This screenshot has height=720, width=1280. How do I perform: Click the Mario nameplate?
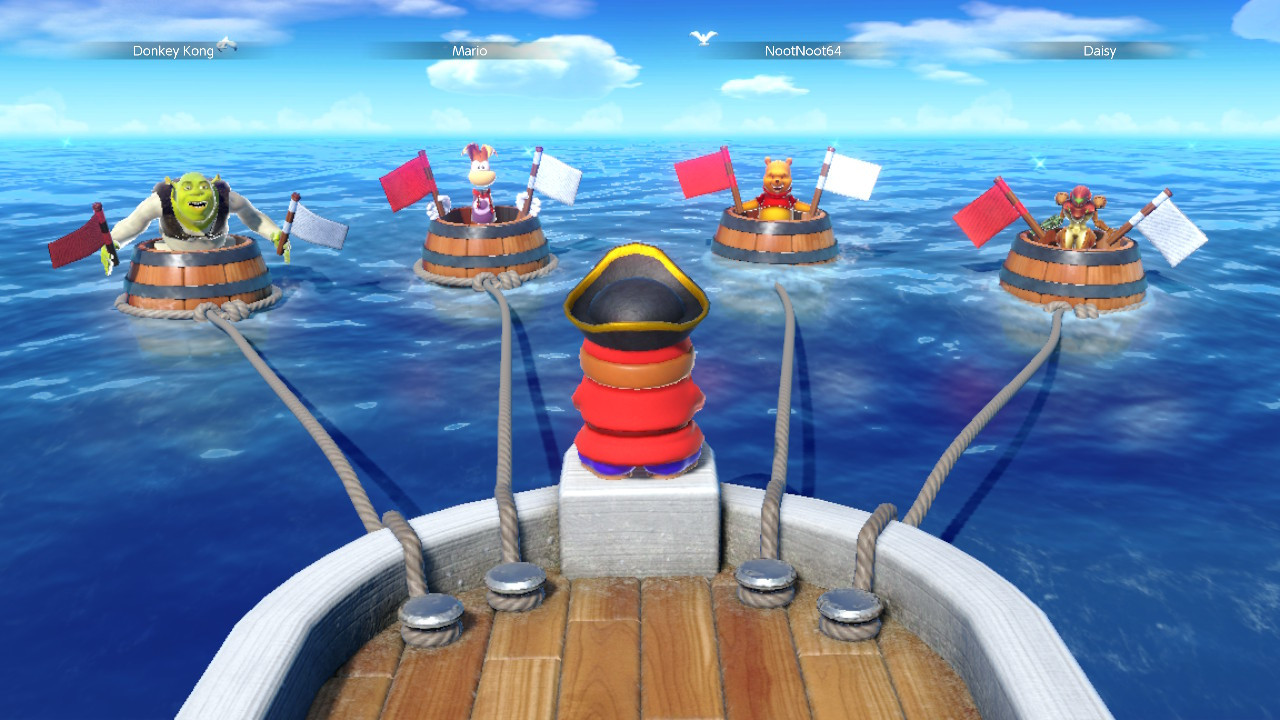(471, 51)
